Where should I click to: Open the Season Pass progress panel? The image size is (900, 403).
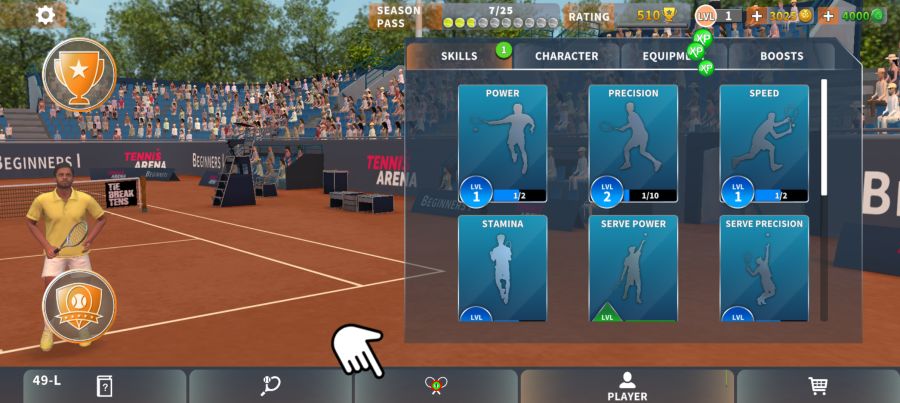[x=465, y=16]
